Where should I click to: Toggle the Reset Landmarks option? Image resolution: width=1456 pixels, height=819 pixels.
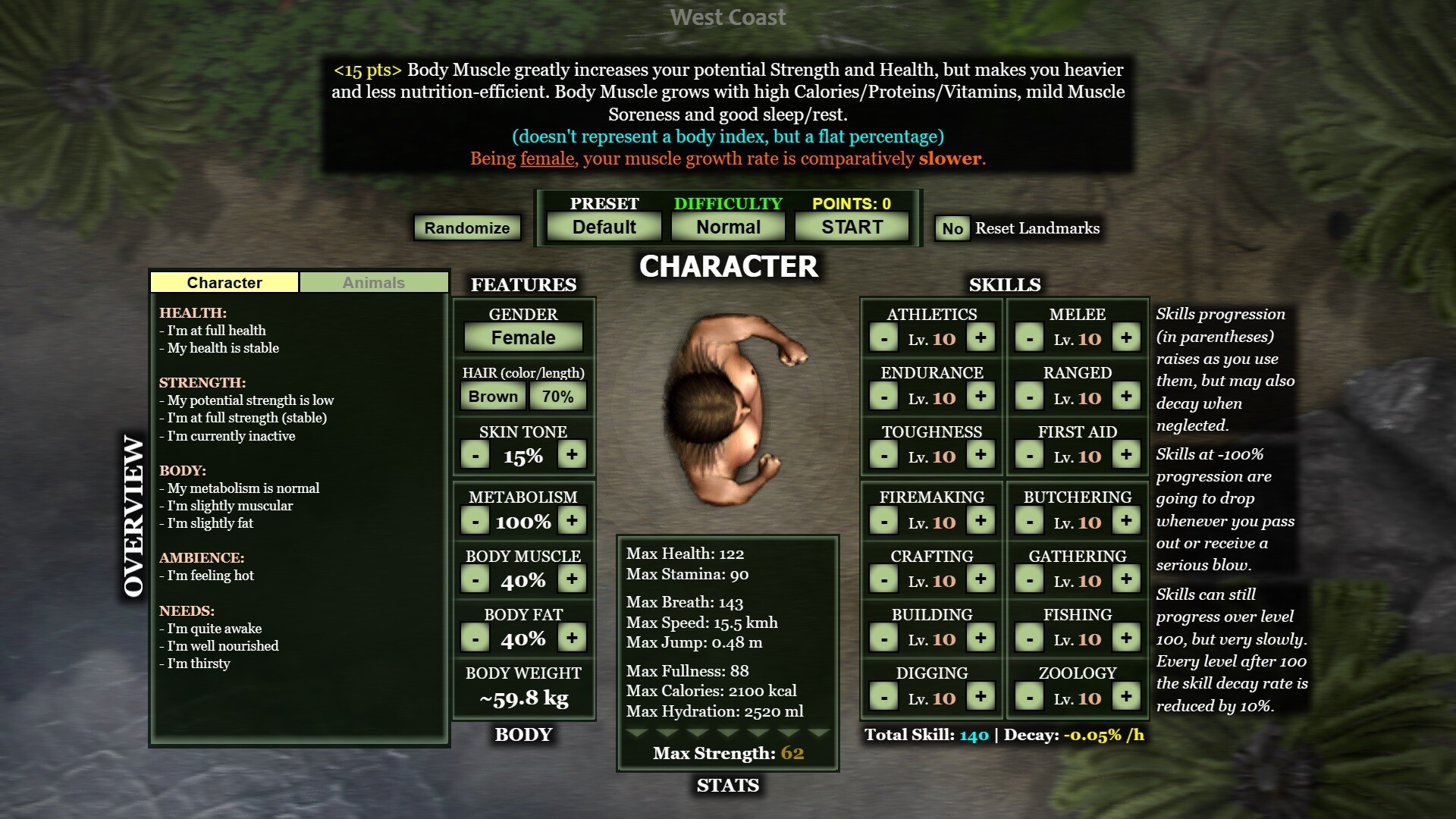952,228
